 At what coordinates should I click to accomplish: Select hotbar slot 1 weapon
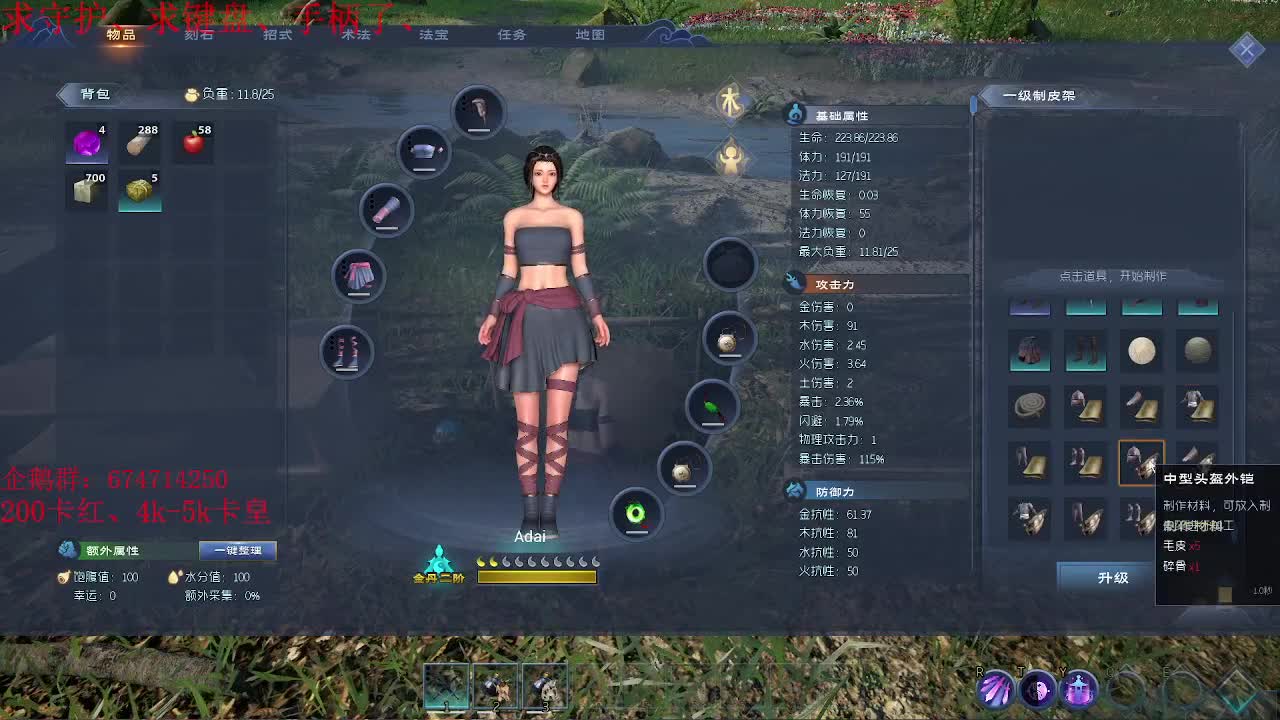pyautogui.click(x=446, y=685)
